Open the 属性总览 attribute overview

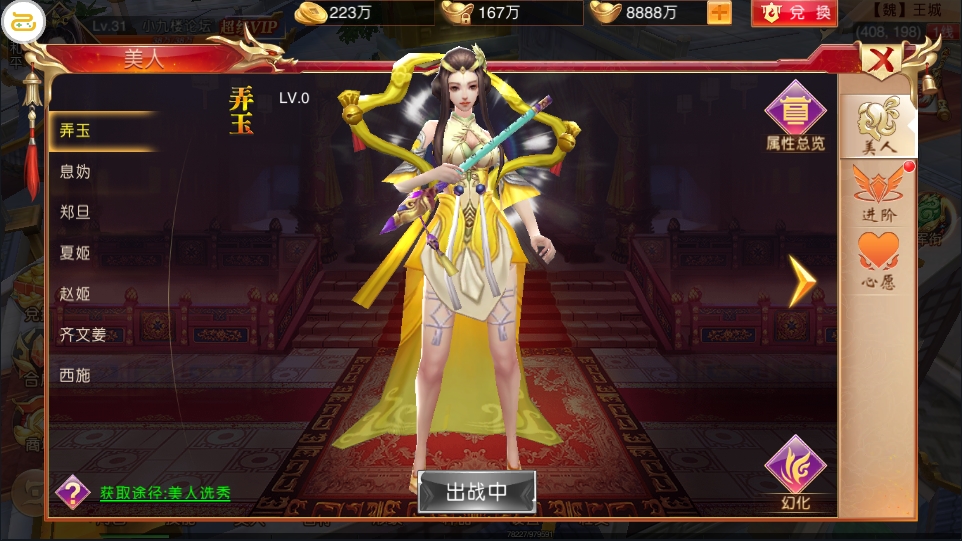[795, 118]
